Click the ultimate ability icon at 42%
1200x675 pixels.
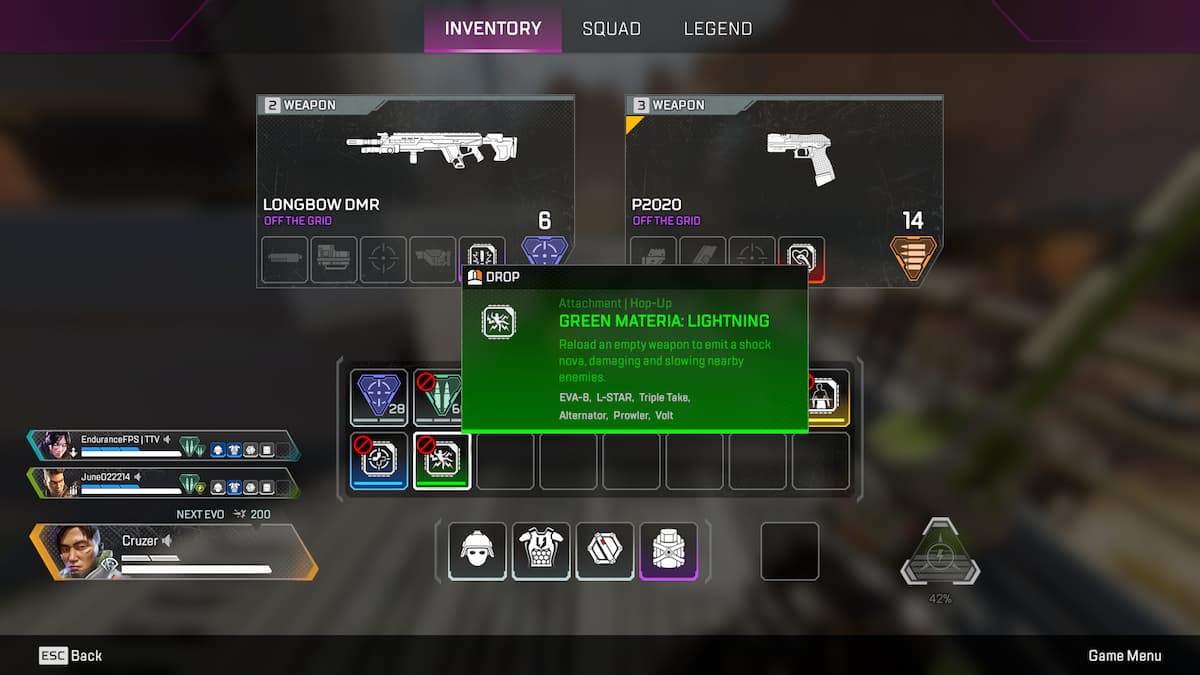[940, 555]
